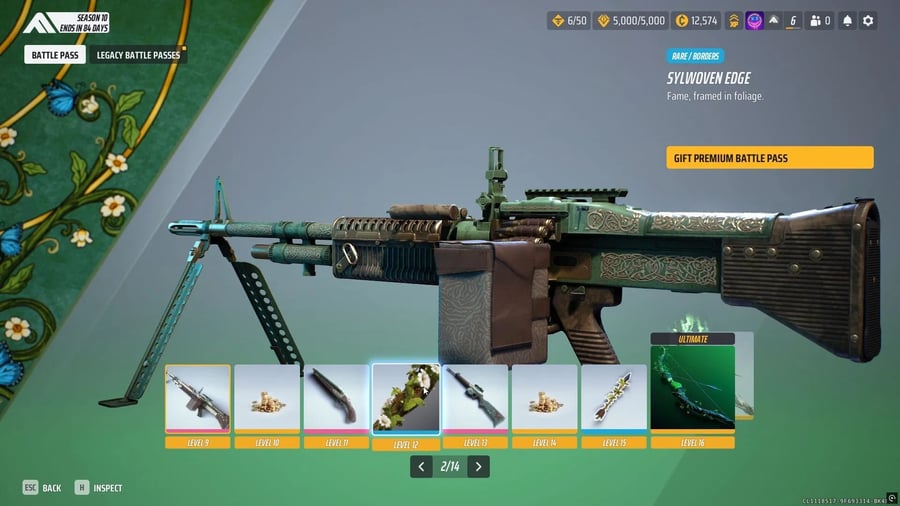Open the XP boost icon
Image resolution: width=900 pixels, height=506 pixels.
click(733, 20)
